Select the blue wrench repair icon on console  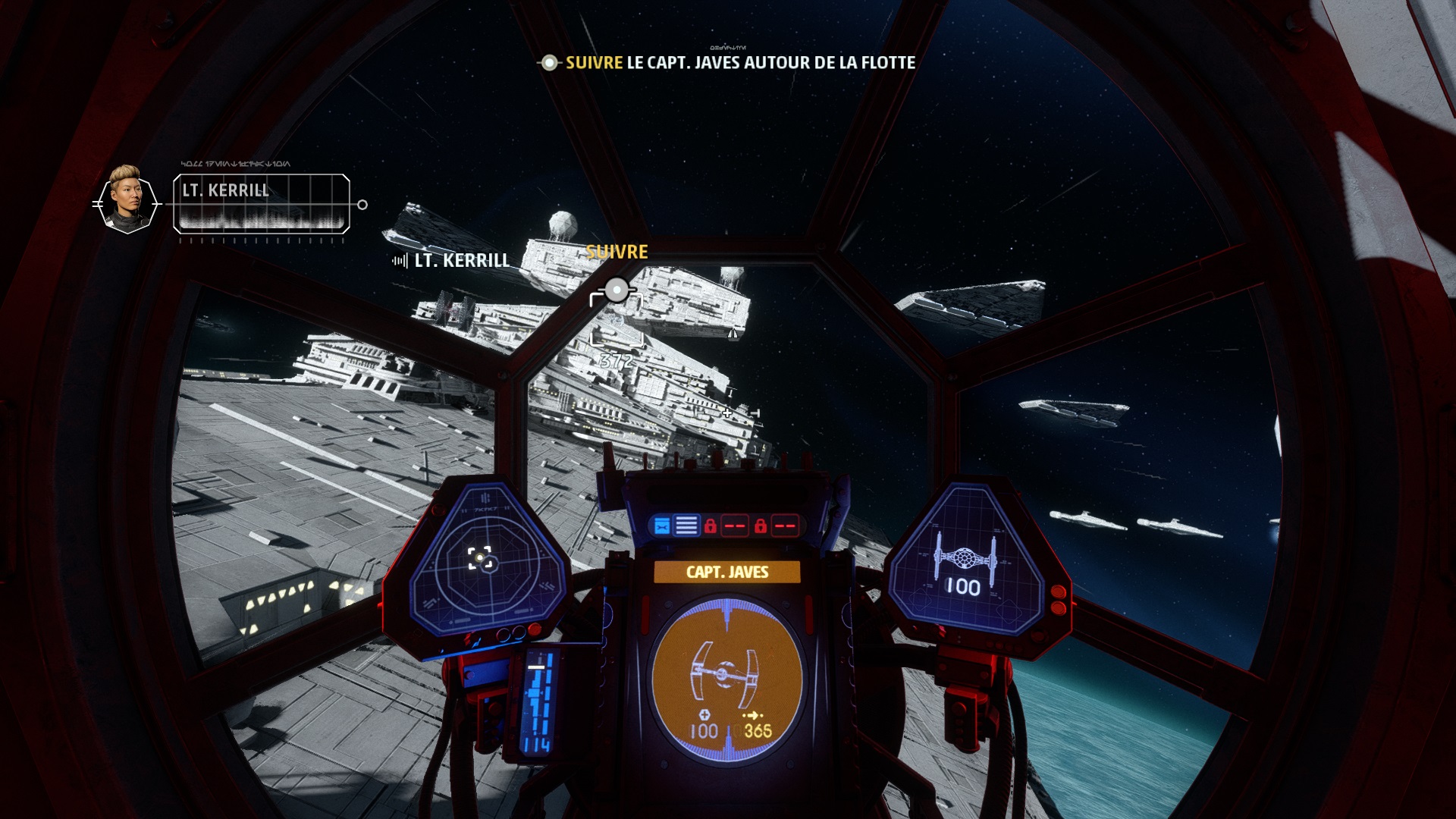(662, 526)
